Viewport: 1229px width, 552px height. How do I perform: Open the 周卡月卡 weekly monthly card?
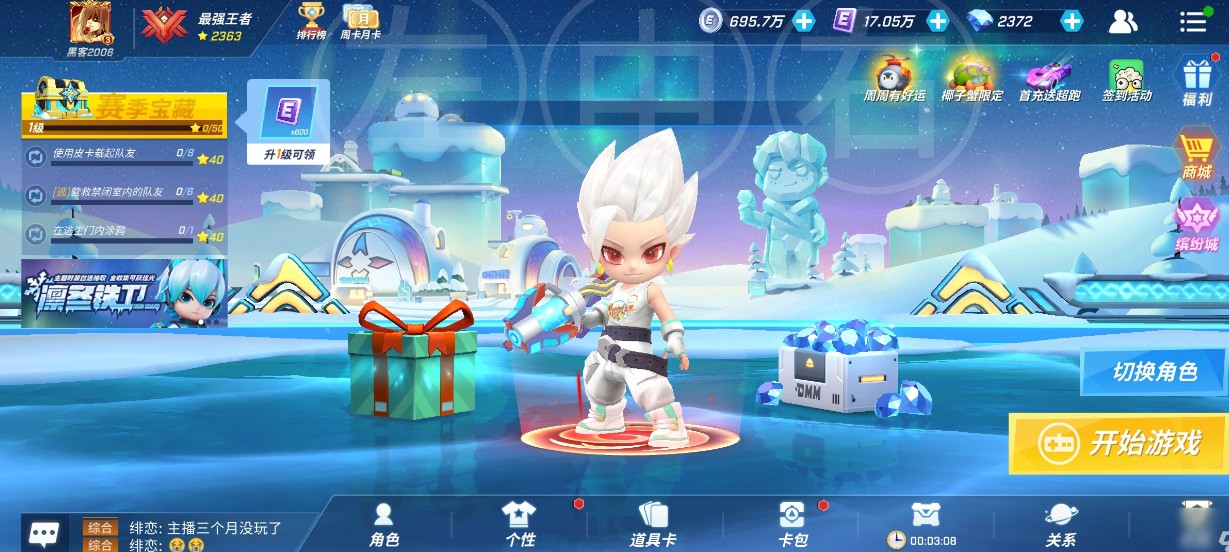point(360,21)
